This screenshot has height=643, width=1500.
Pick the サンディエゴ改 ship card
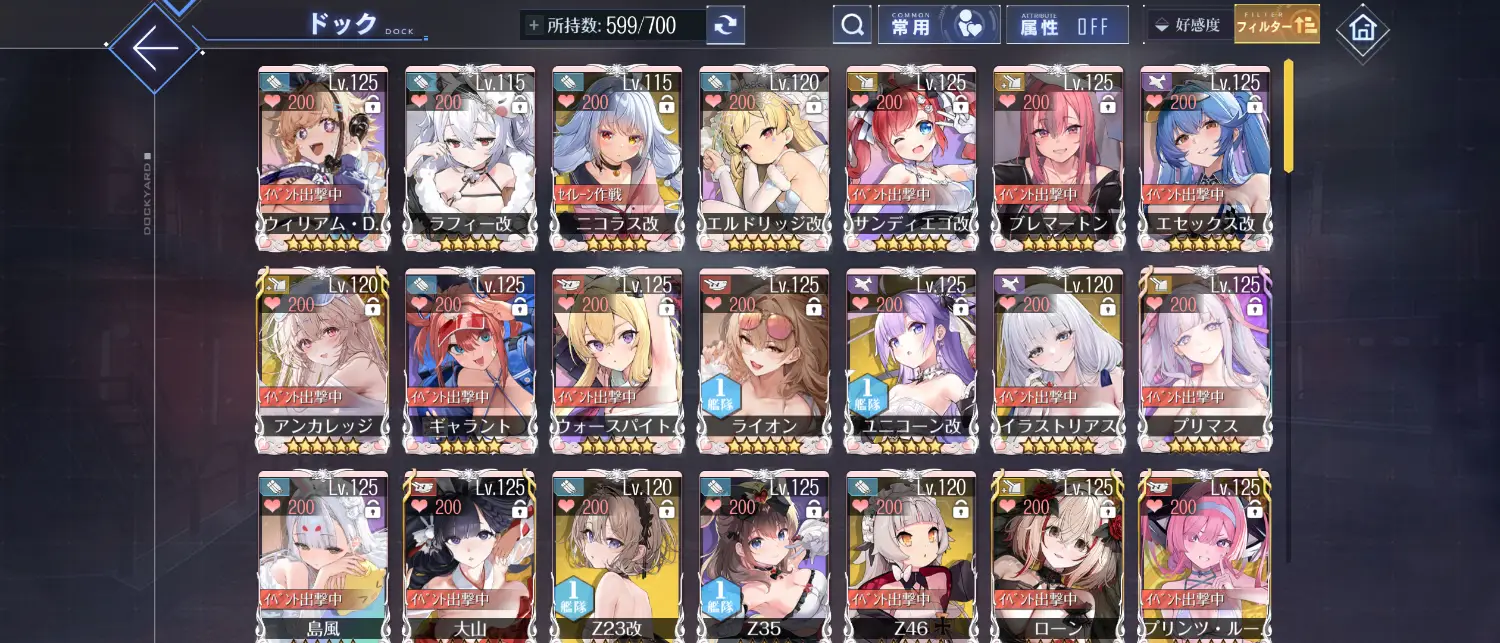[x=911, y=158]
